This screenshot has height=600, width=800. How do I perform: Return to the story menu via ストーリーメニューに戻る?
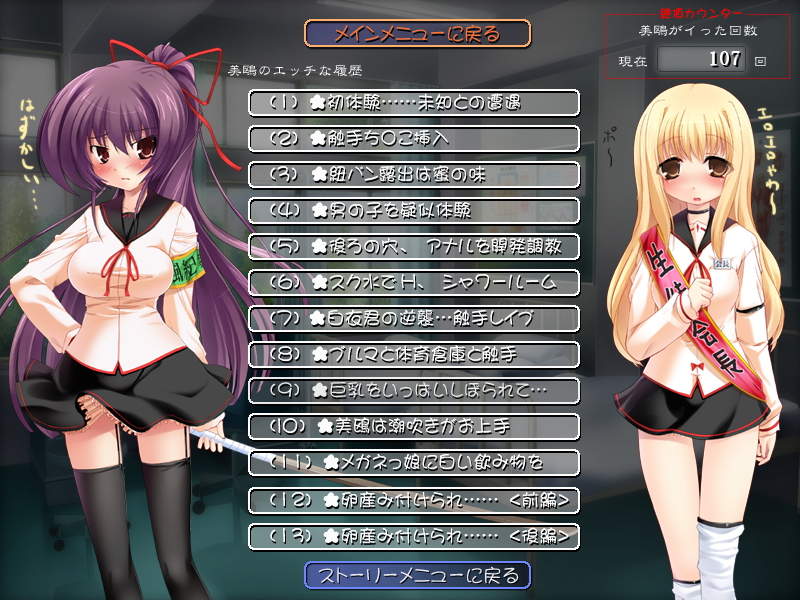point(417,575)
